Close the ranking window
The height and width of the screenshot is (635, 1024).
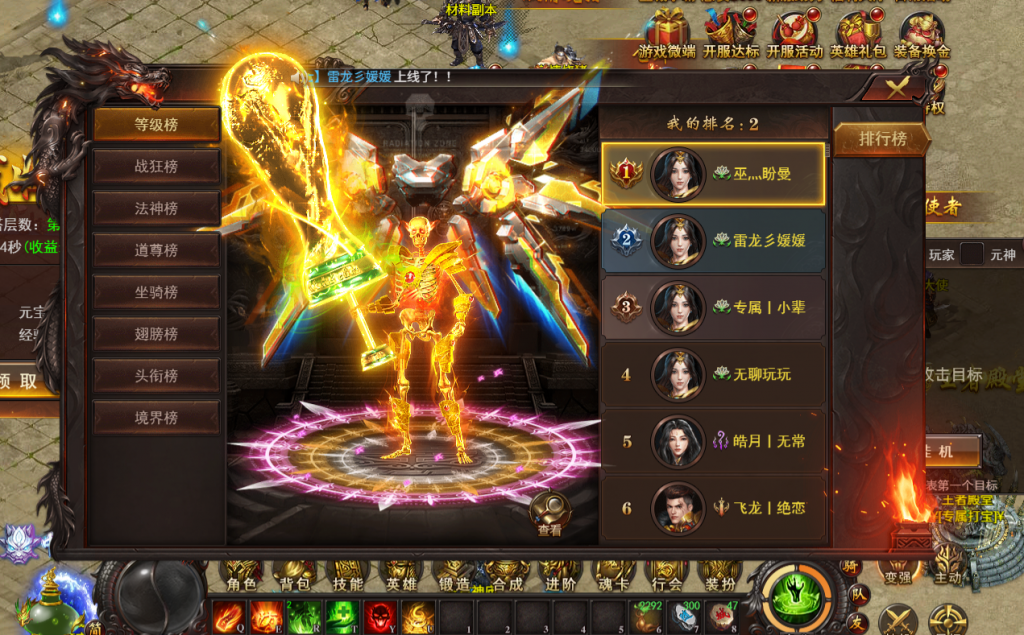(x=897, y=88)
